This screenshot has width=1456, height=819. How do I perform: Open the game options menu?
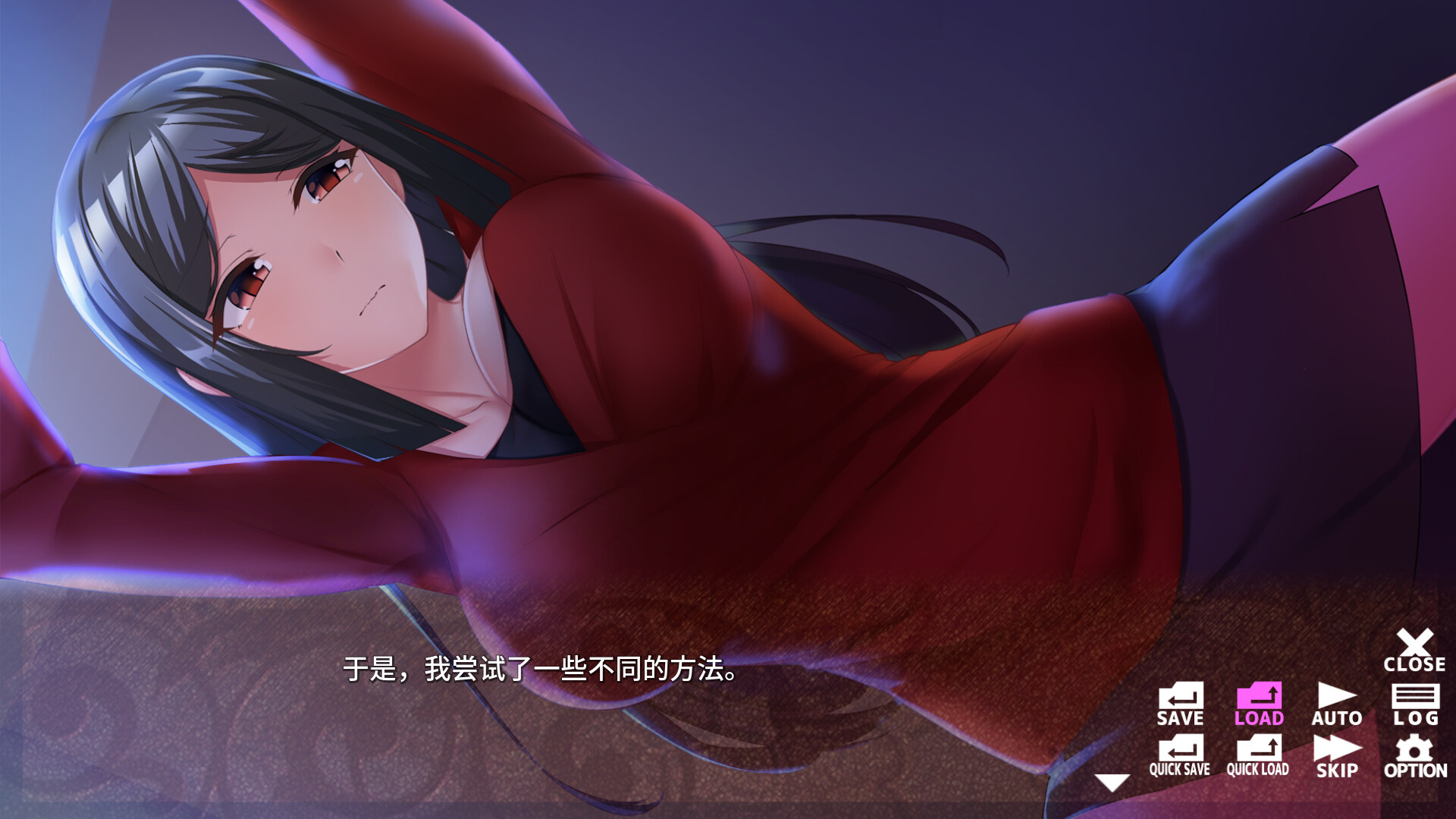point(1417,755)
